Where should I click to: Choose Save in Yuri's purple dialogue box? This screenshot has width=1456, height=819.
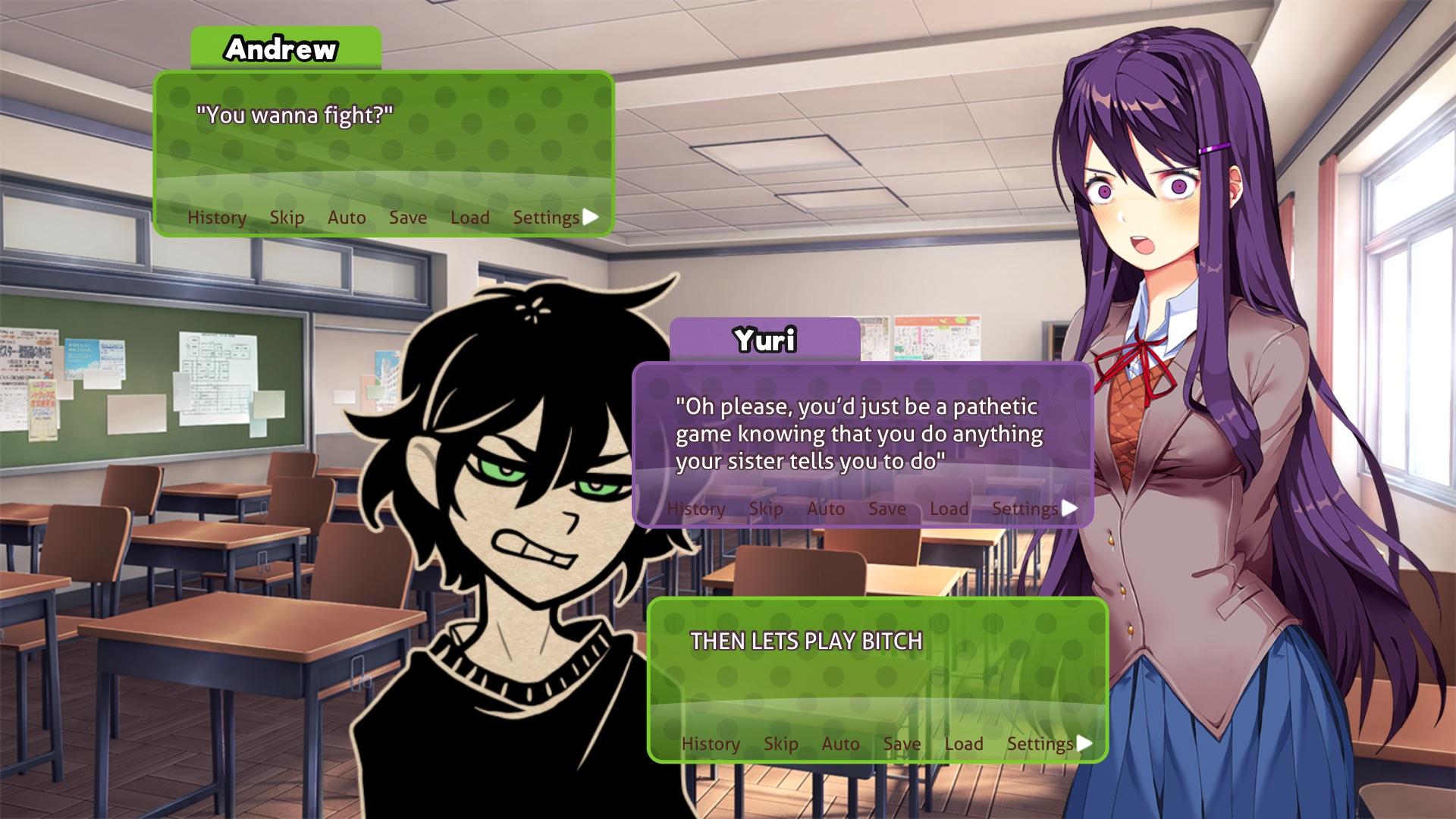tap(887, 509)
